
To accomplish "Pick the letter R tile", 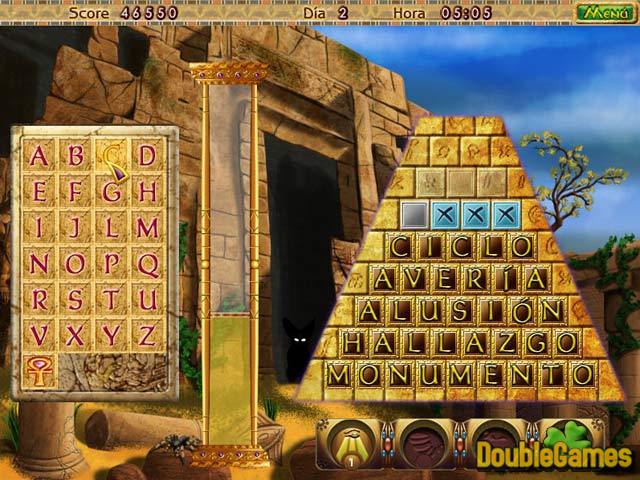I will 39,300.
